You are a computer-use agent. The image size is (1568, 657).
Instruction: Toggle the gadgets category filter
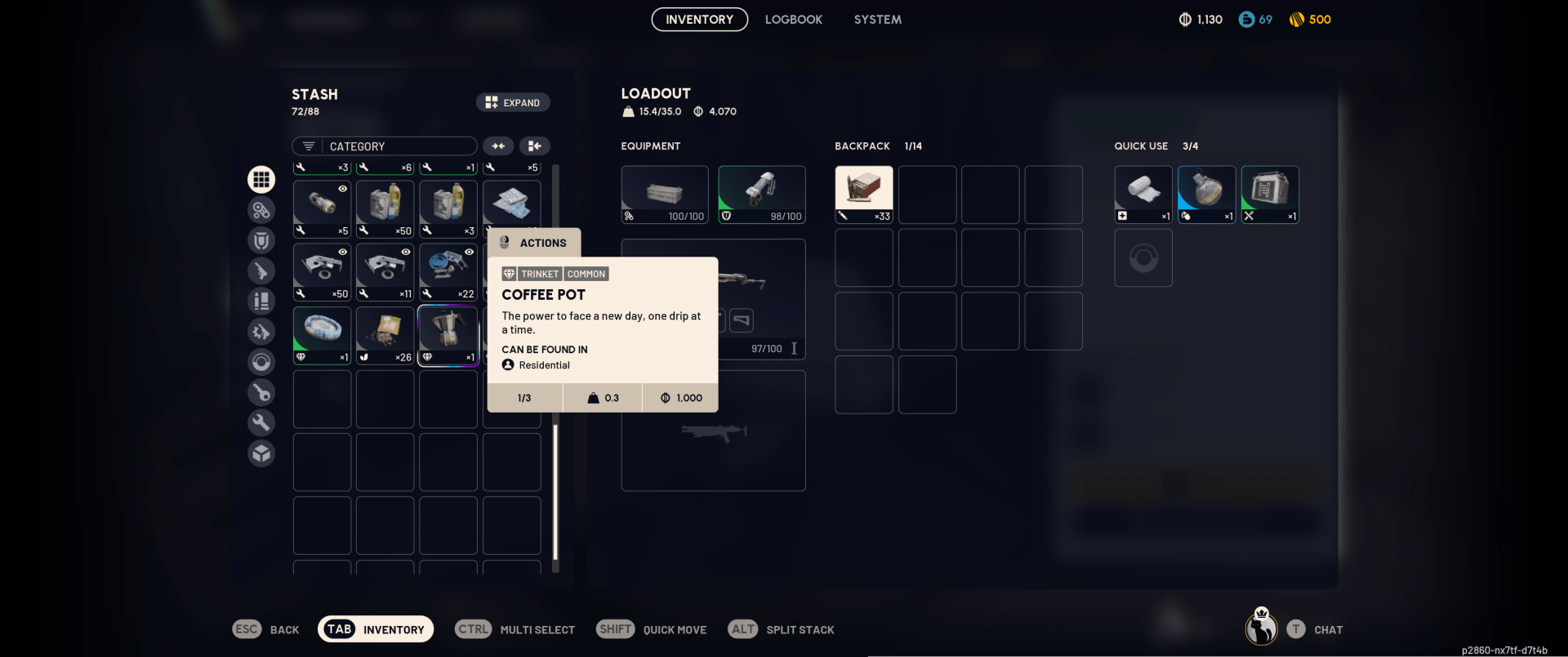coord(261,362)
